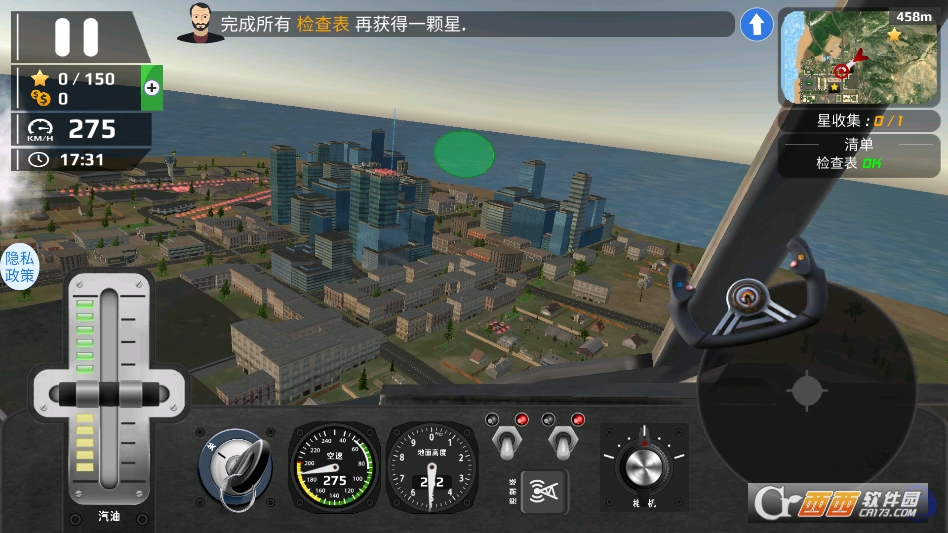Tap the crosshair virtual joystick pad
The height and width of the screenshot is (533, 948).
[x=807, y=391]
